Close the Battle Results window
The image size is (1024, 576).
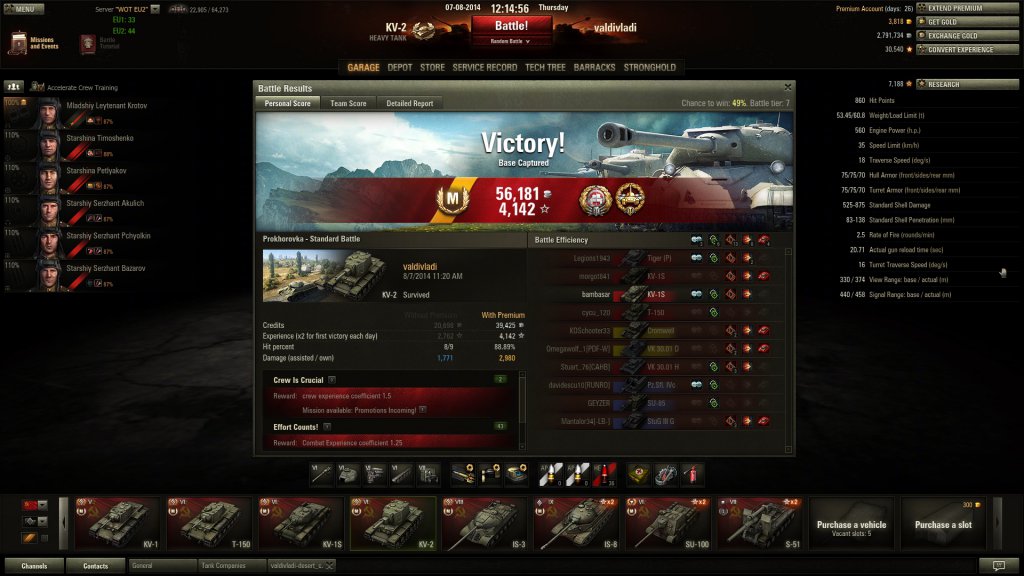coord(788,88)
